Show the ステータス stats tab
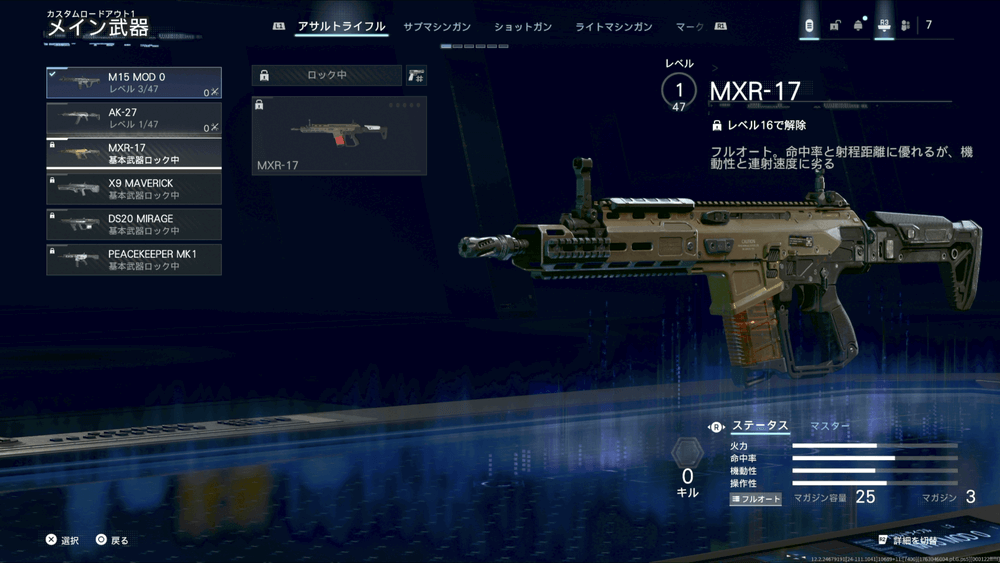 [x=758, y=426]
